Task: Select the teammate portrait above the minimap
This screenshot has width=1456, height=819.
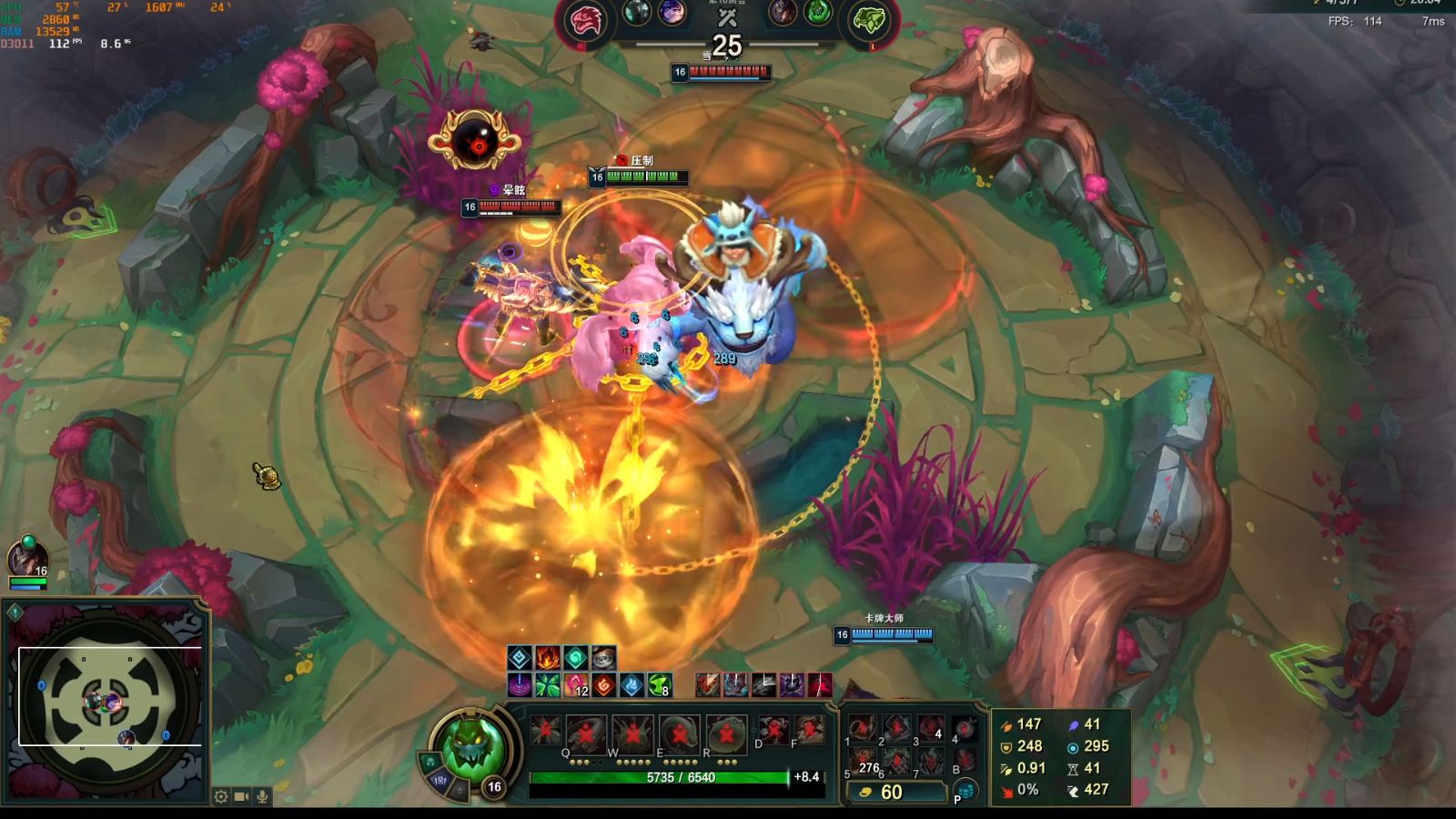Action: pyautogui.click(x=27, y=558)
